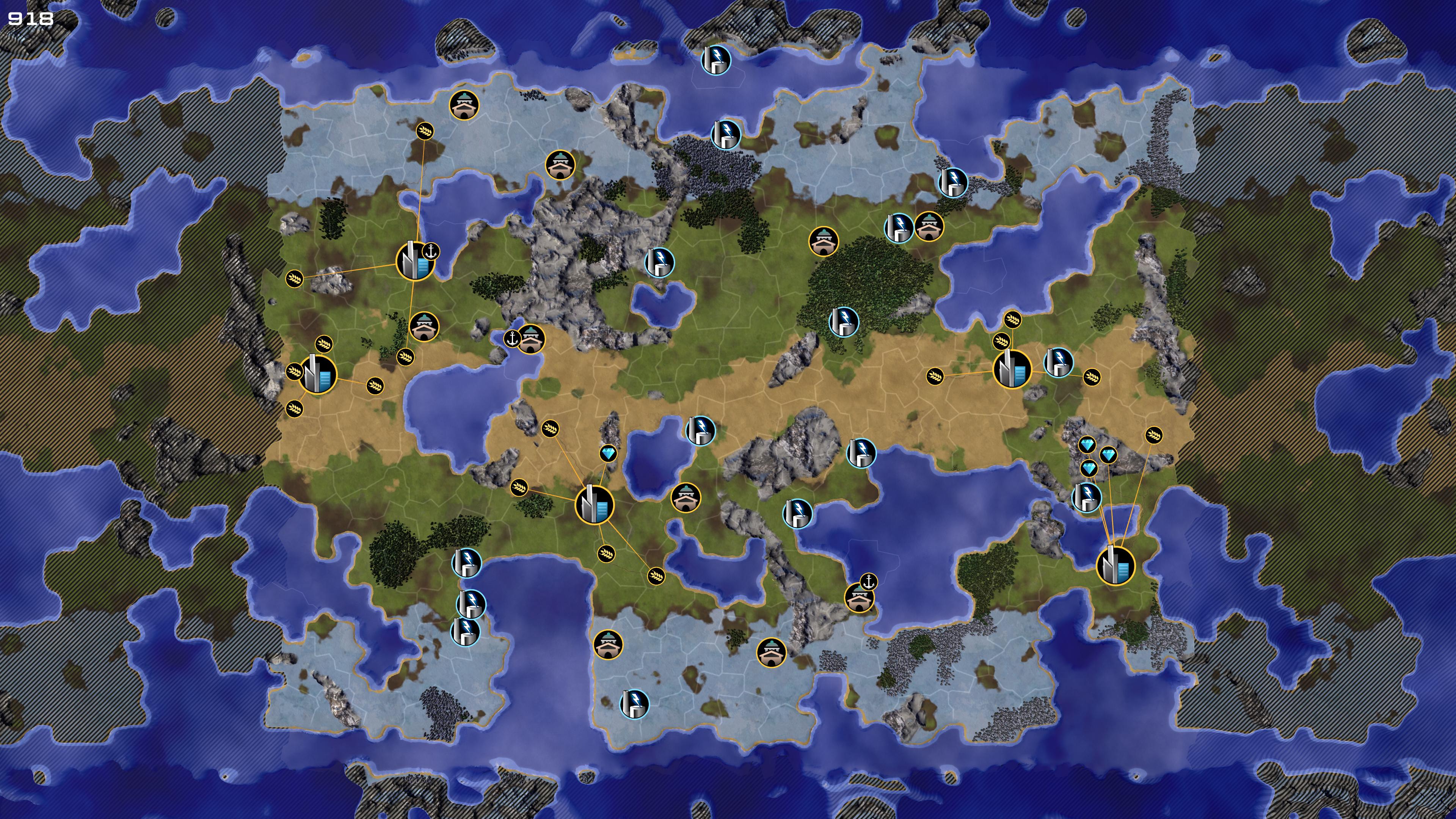Select the city marker with anchor badge
This screenshot has height=819, width=1456.
415,261
